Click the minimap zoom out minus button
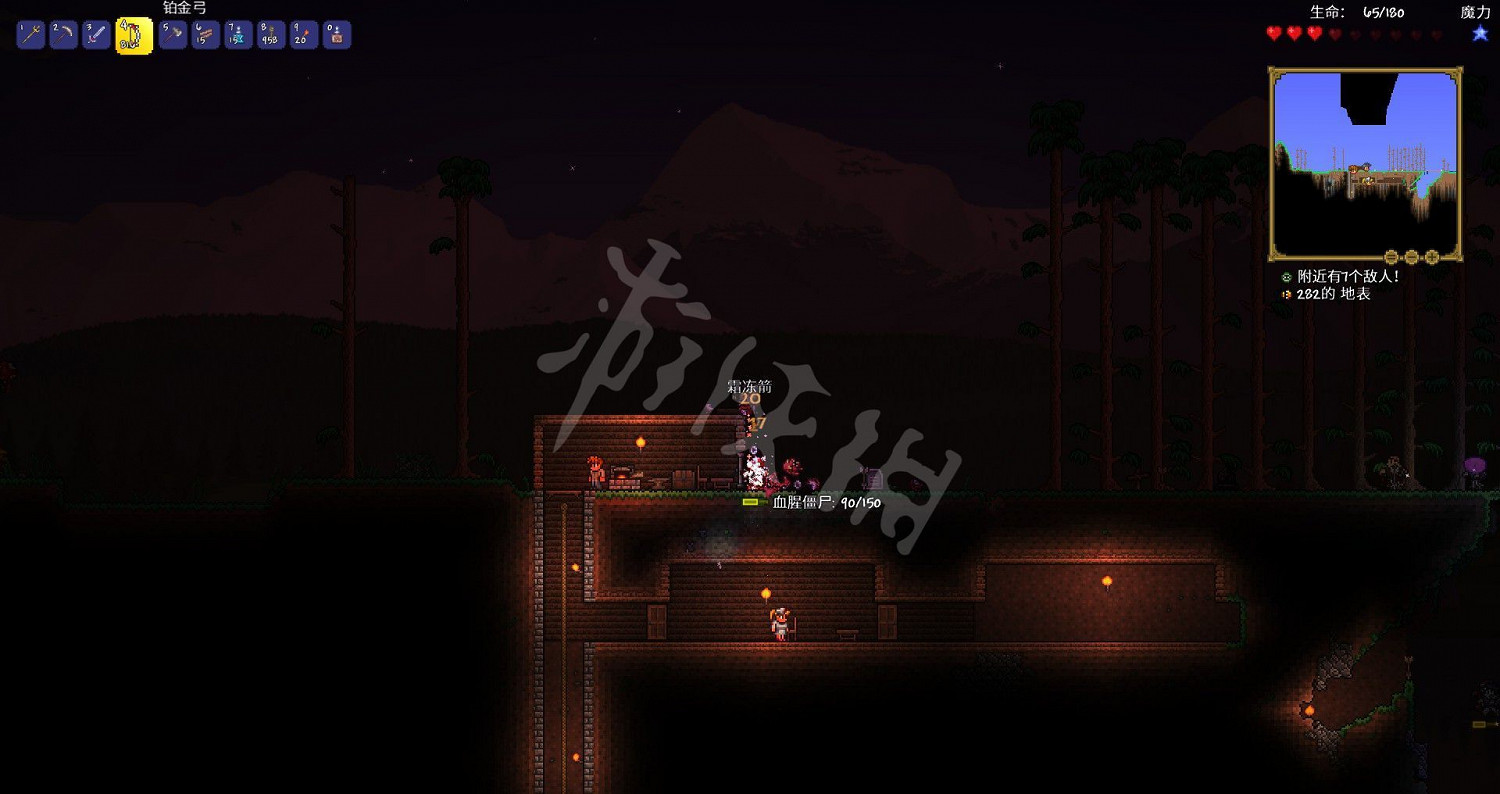1500x794 pixels. tap(1391, 255)
